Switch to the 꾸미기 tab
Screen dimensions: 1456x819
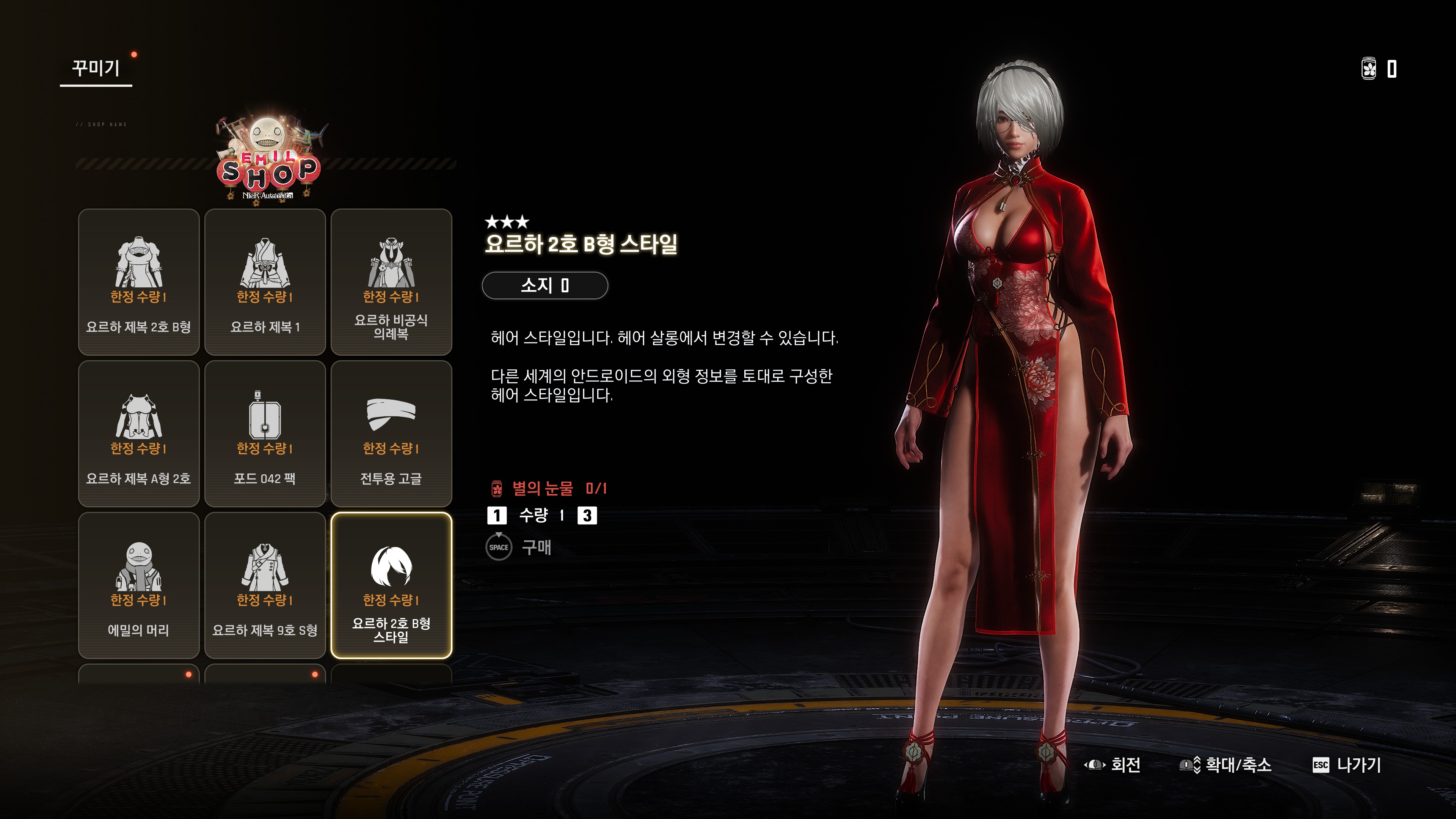[96, 69]
